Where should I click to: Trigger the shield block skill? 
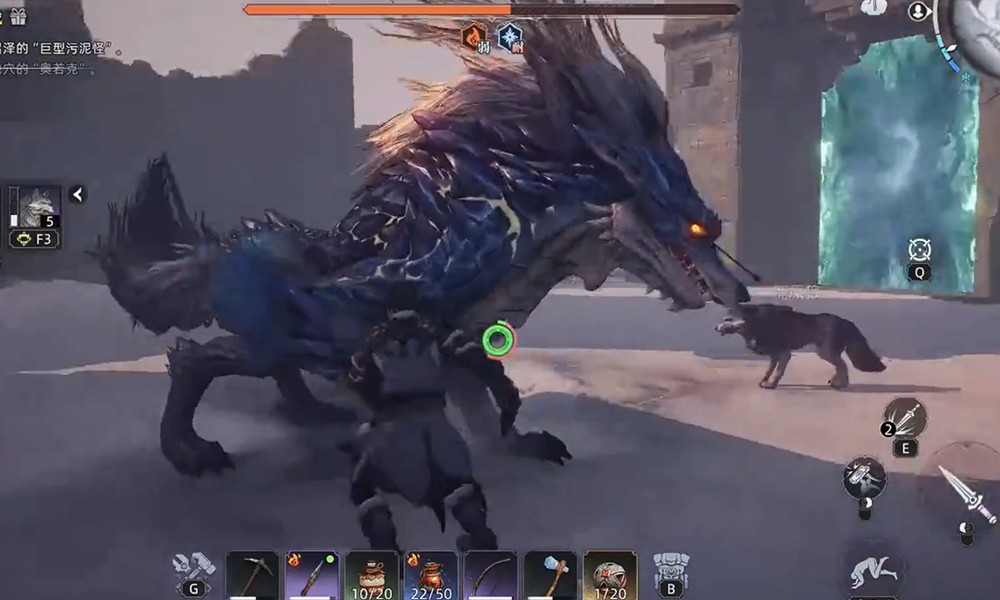pos(863,478)
